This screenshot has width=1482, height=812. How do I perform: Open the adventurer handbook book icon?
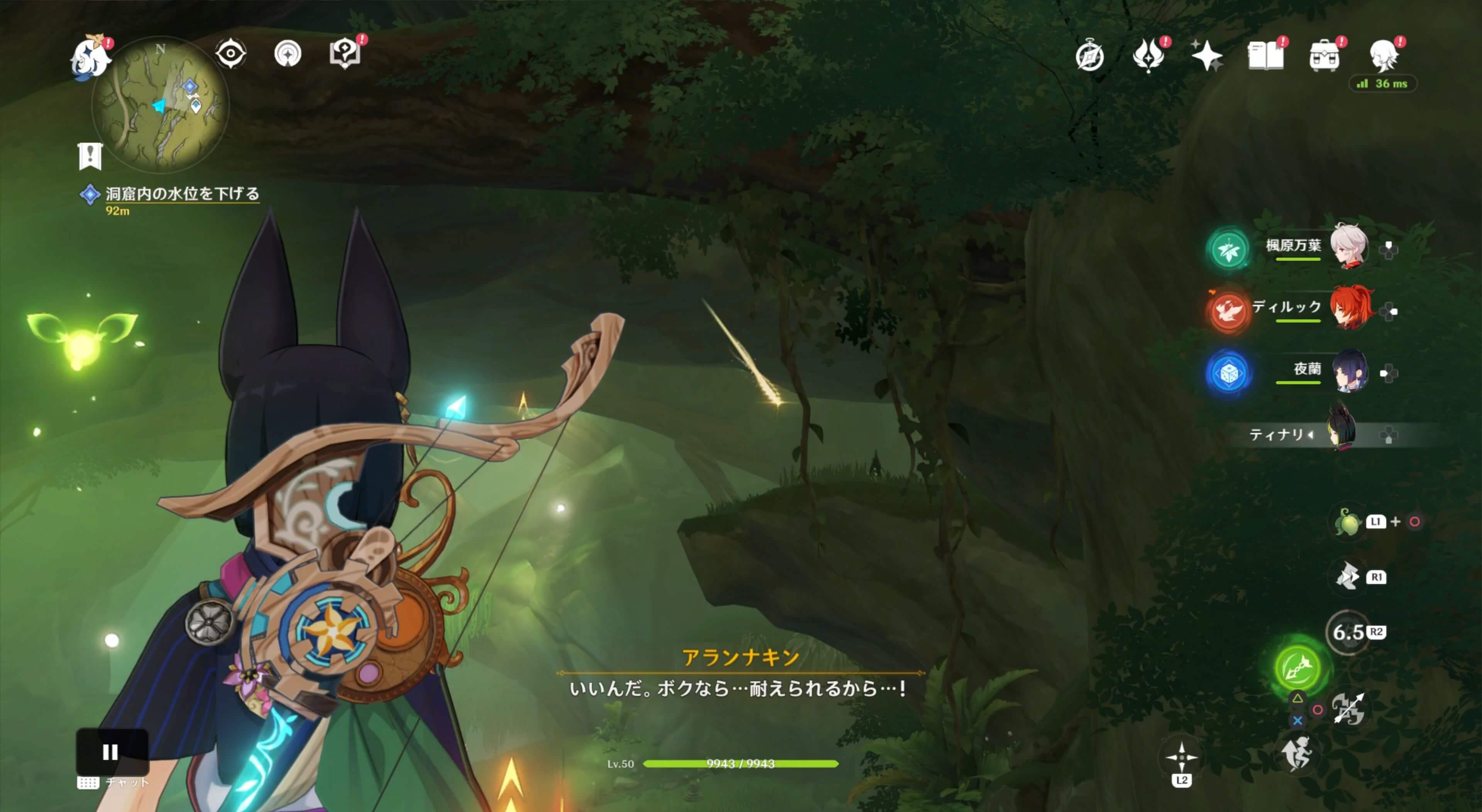click(1265, 56)
